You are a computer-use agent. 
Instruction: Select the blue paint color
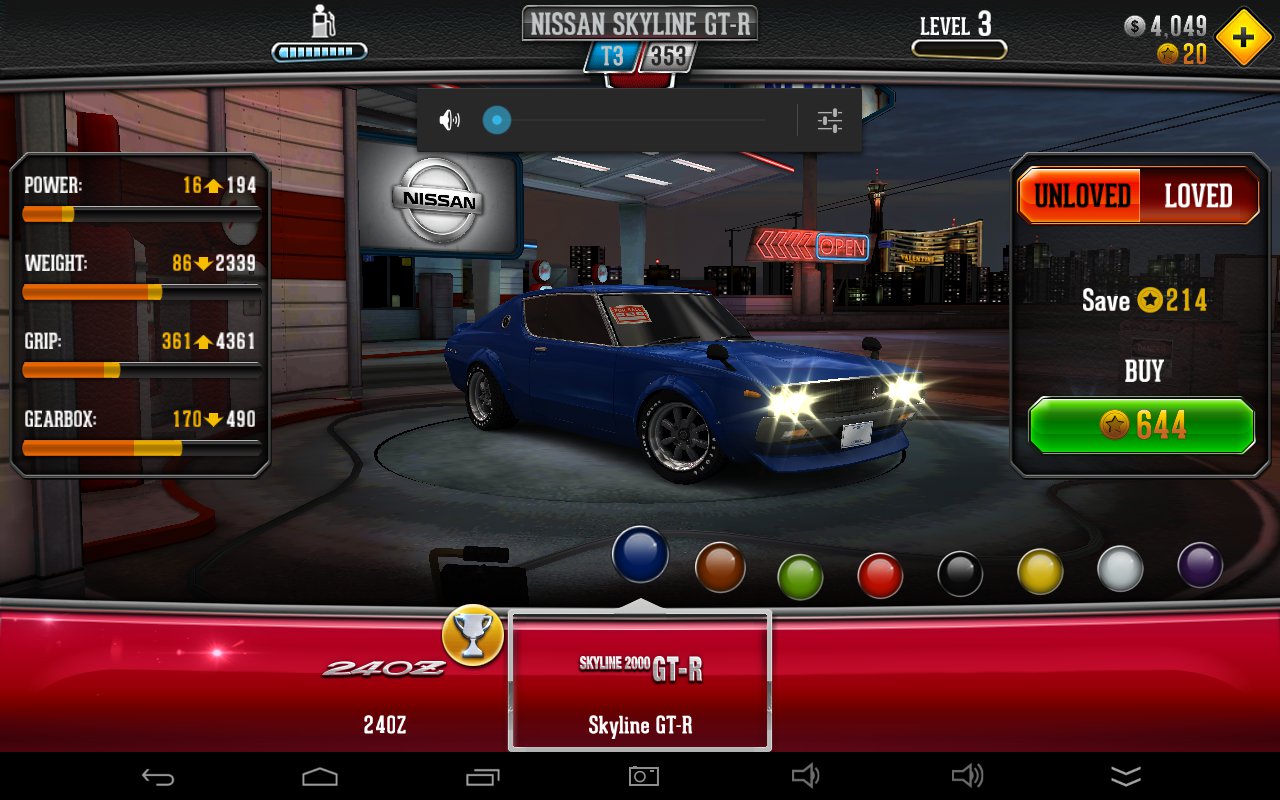[x=640, y=554]
